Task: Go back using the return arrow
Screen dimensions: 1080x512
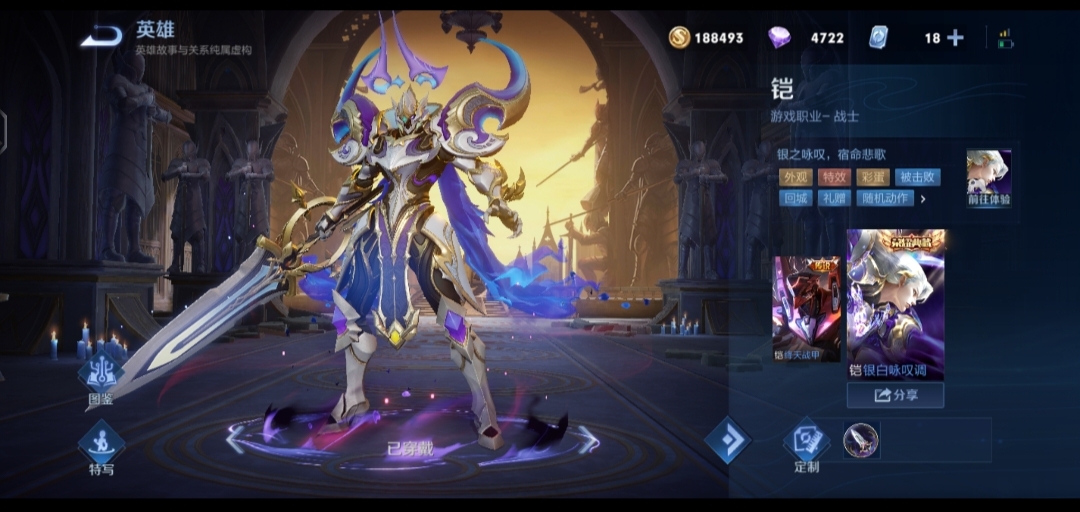Action: tap(101, 37)
